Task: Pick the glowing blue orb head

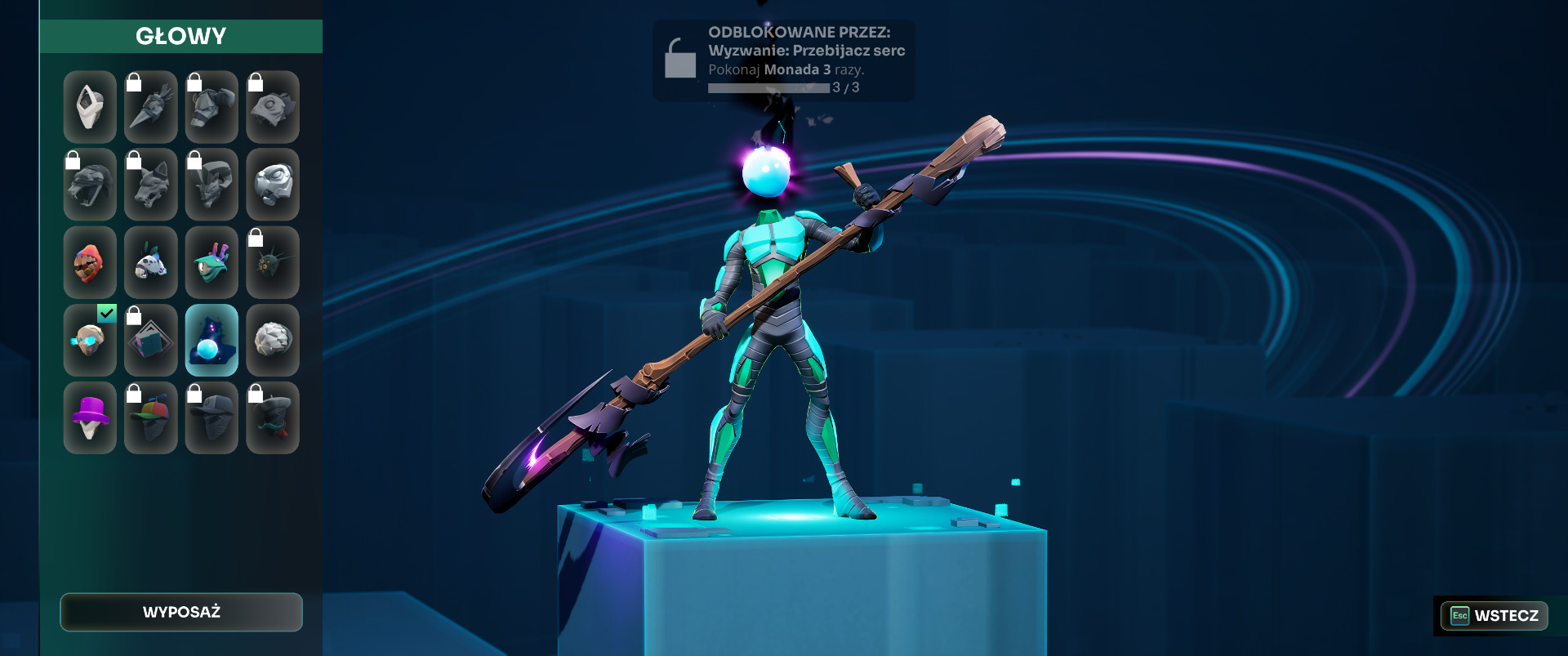Action: [212, 341]
